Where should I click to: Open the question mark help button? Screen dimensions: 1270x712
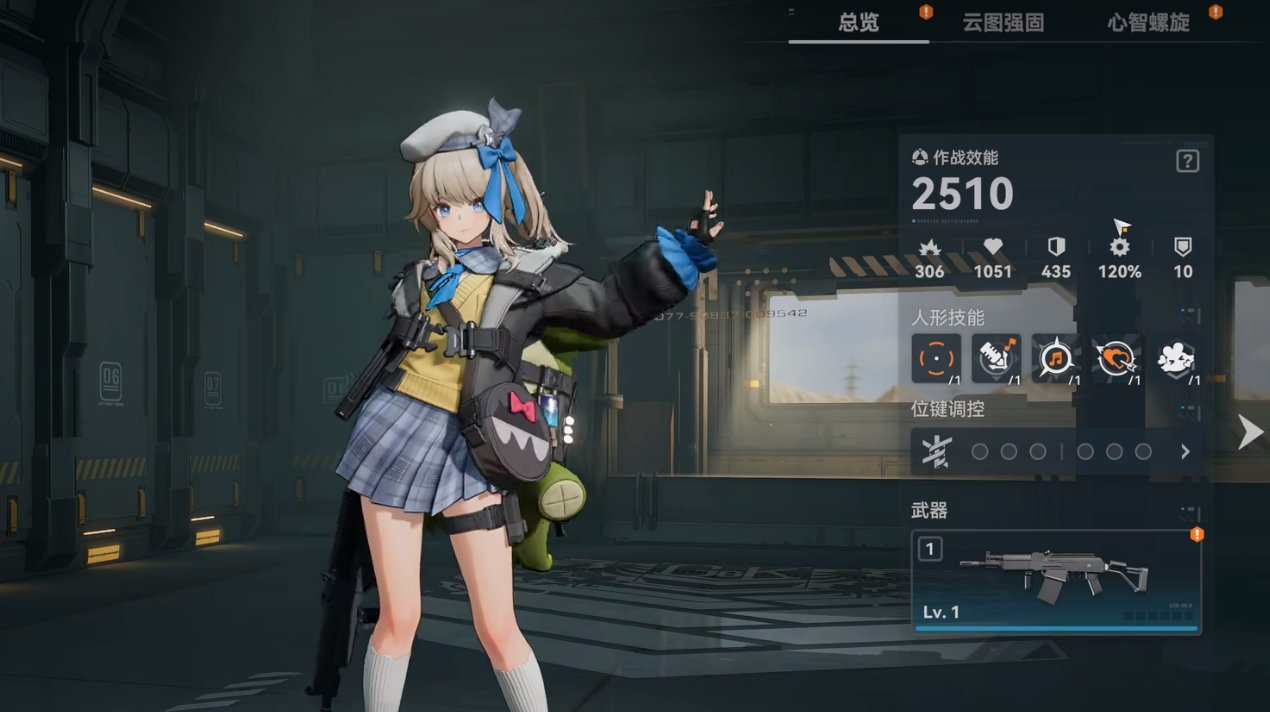click(x=1187, y=161)
